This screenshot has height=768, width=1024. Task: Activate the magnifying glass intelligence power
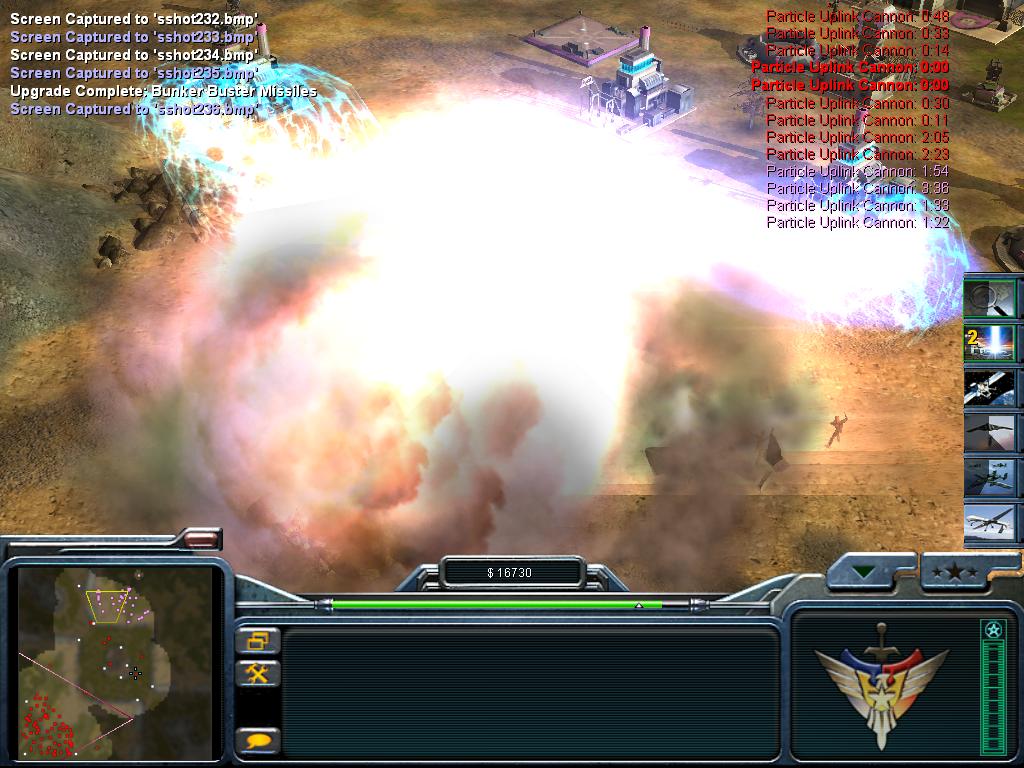click(x=989, y=298)
